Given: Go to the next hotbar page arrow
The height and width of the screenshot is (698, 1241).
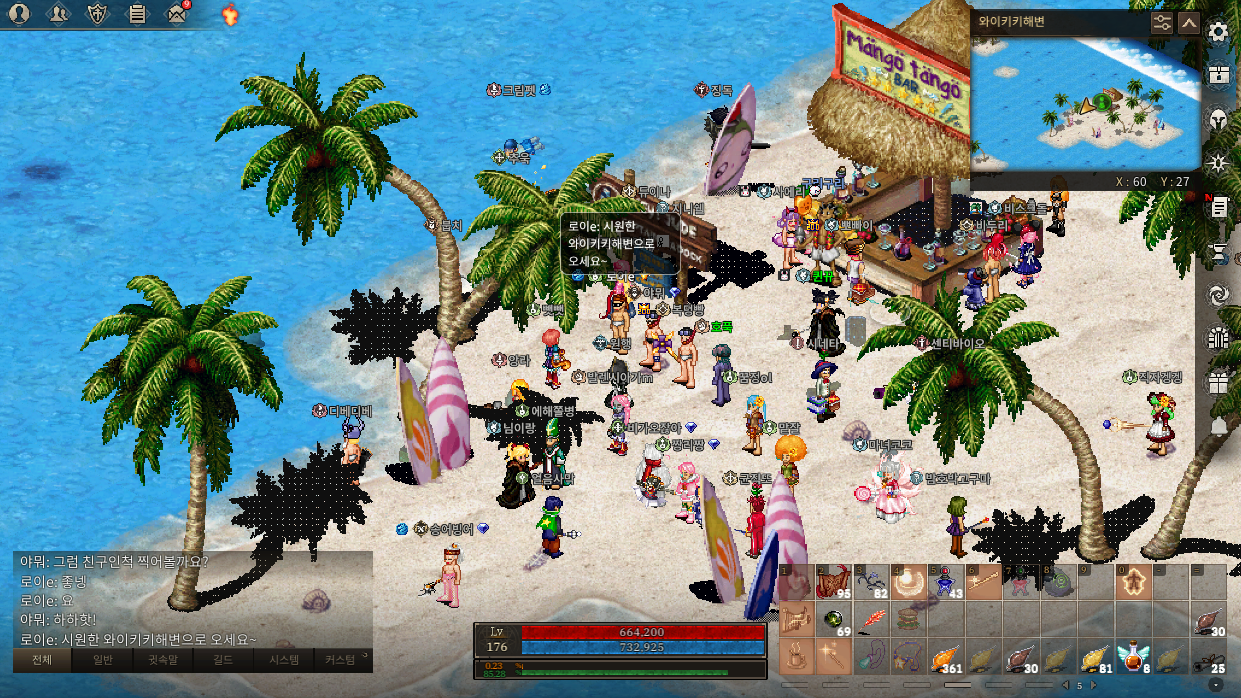Looking at the screenshot, I should tap(1093, 686).
